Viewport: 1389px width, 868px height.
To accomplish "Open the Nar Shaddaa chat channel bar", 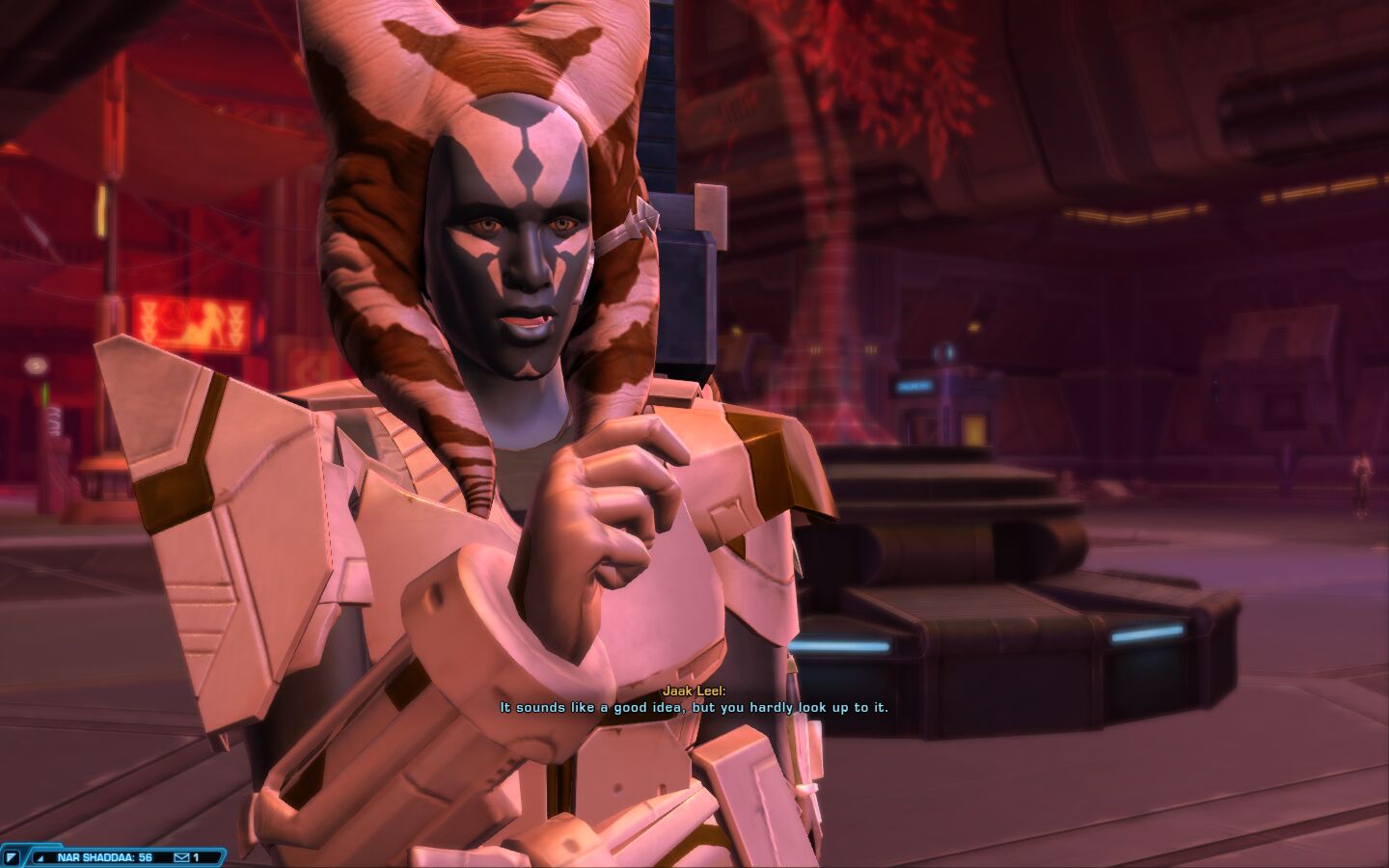I will 104,857.
